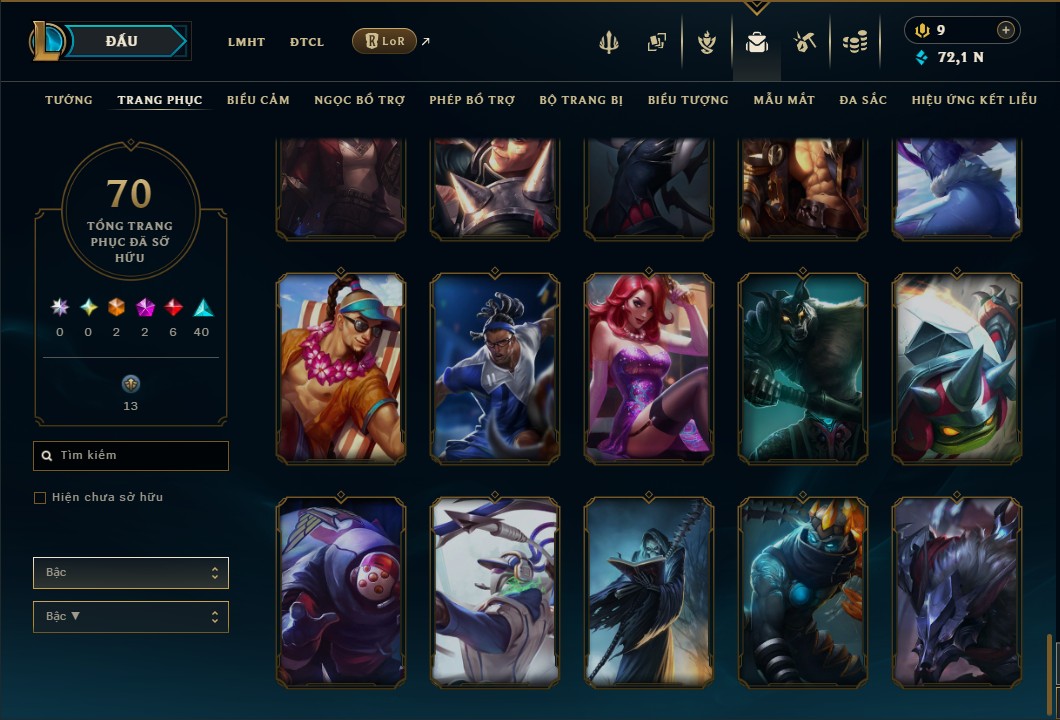Choose the red-haired woman in purple dress skin
Image resolution: width=1060 pixels, height=720 pixels.
pos(649,368)
